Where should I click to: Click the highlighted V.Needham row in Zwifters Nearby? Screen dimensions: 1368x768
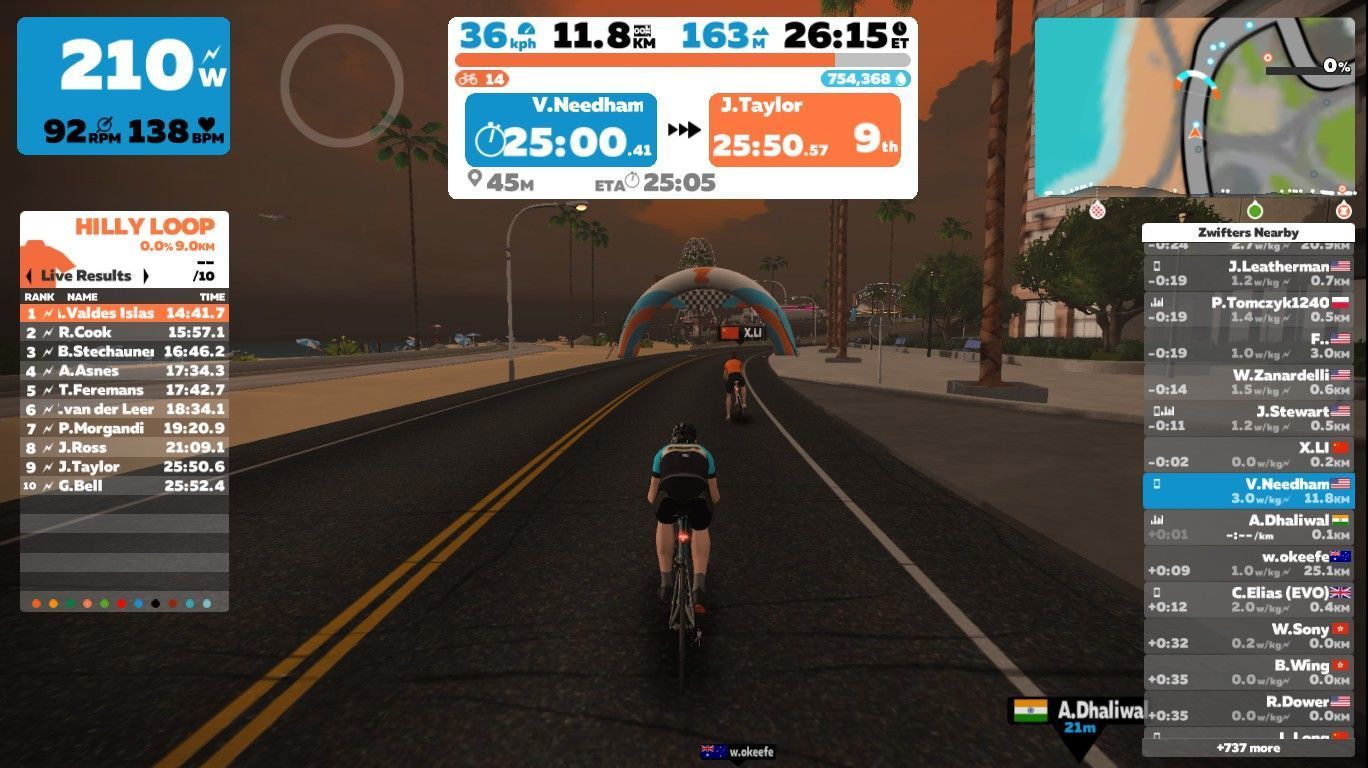click(x=1248, y=490)
